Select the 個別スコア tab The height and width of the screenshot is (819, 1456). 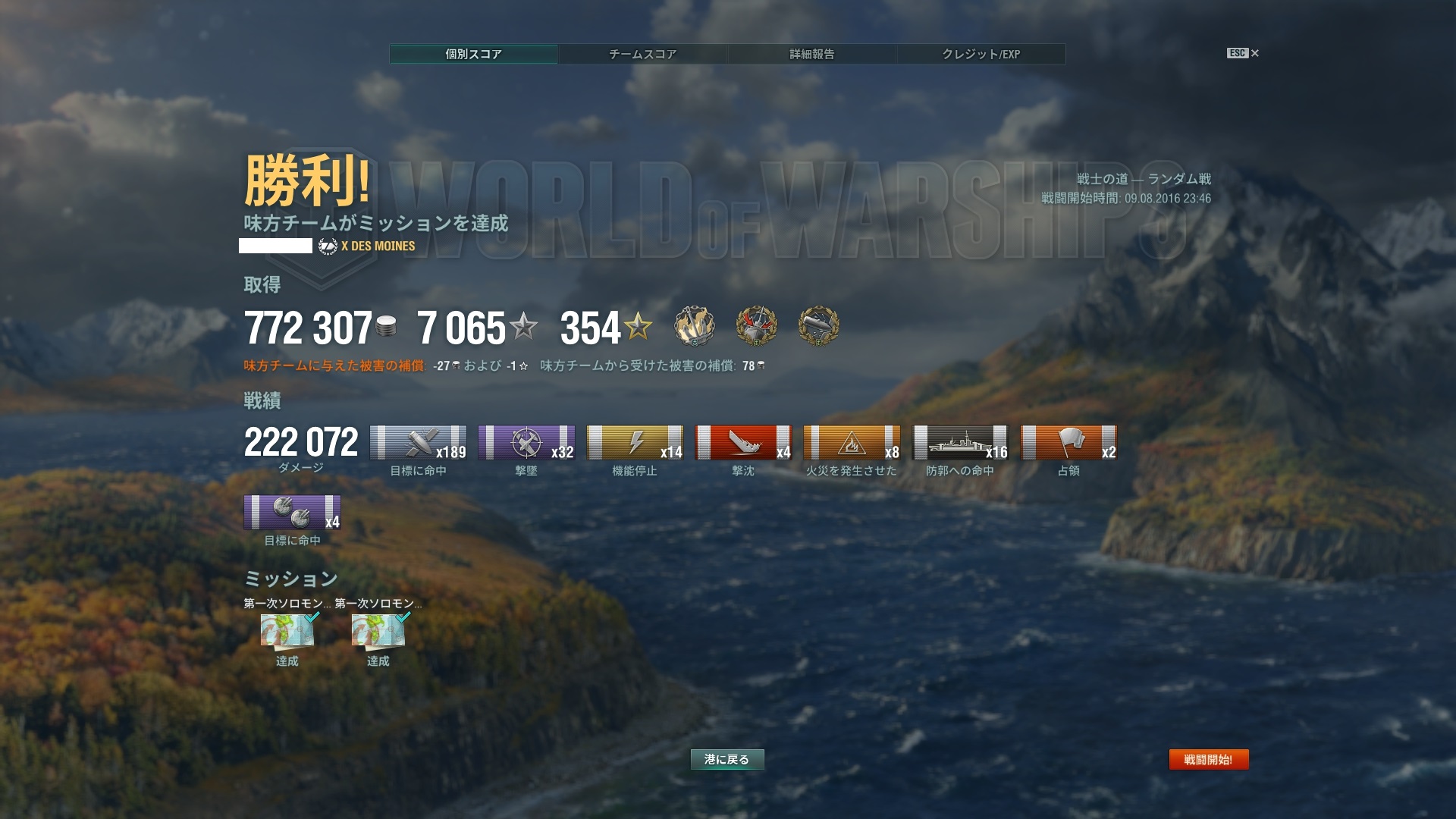click(473, 54)
